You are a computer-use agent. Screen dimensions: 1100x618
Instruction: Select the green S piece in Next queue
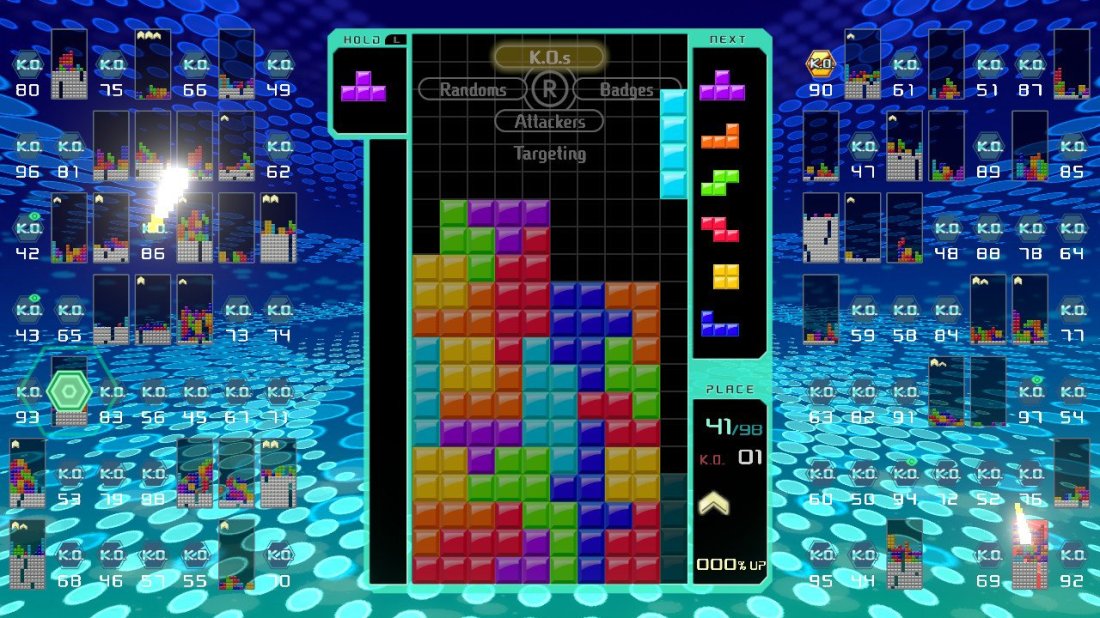tap(720, 182)
